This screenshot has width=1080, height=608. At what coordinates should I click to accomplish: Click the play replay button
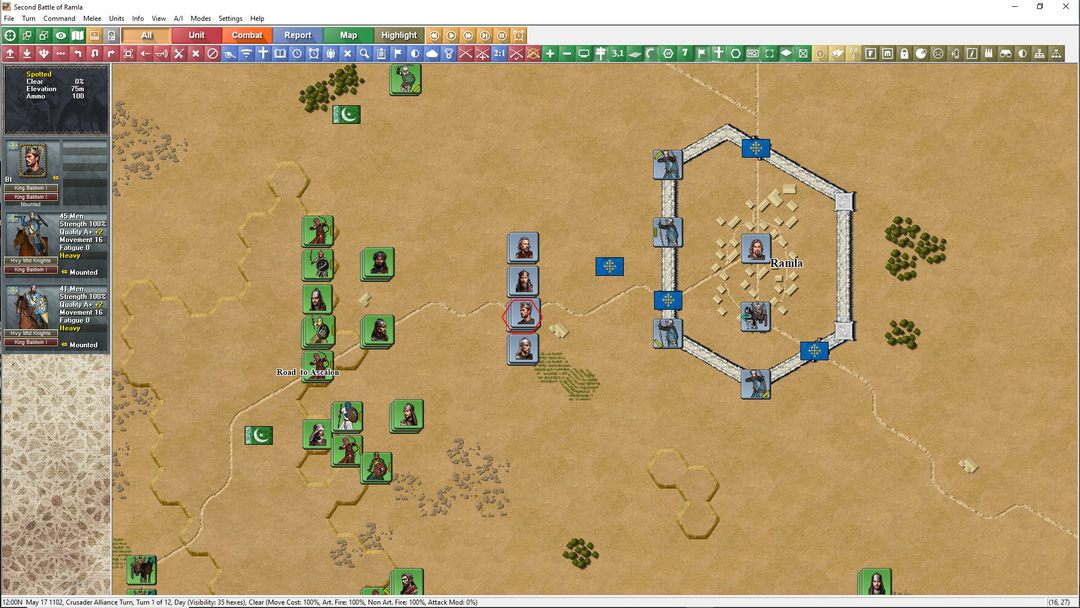coord(451,35)
